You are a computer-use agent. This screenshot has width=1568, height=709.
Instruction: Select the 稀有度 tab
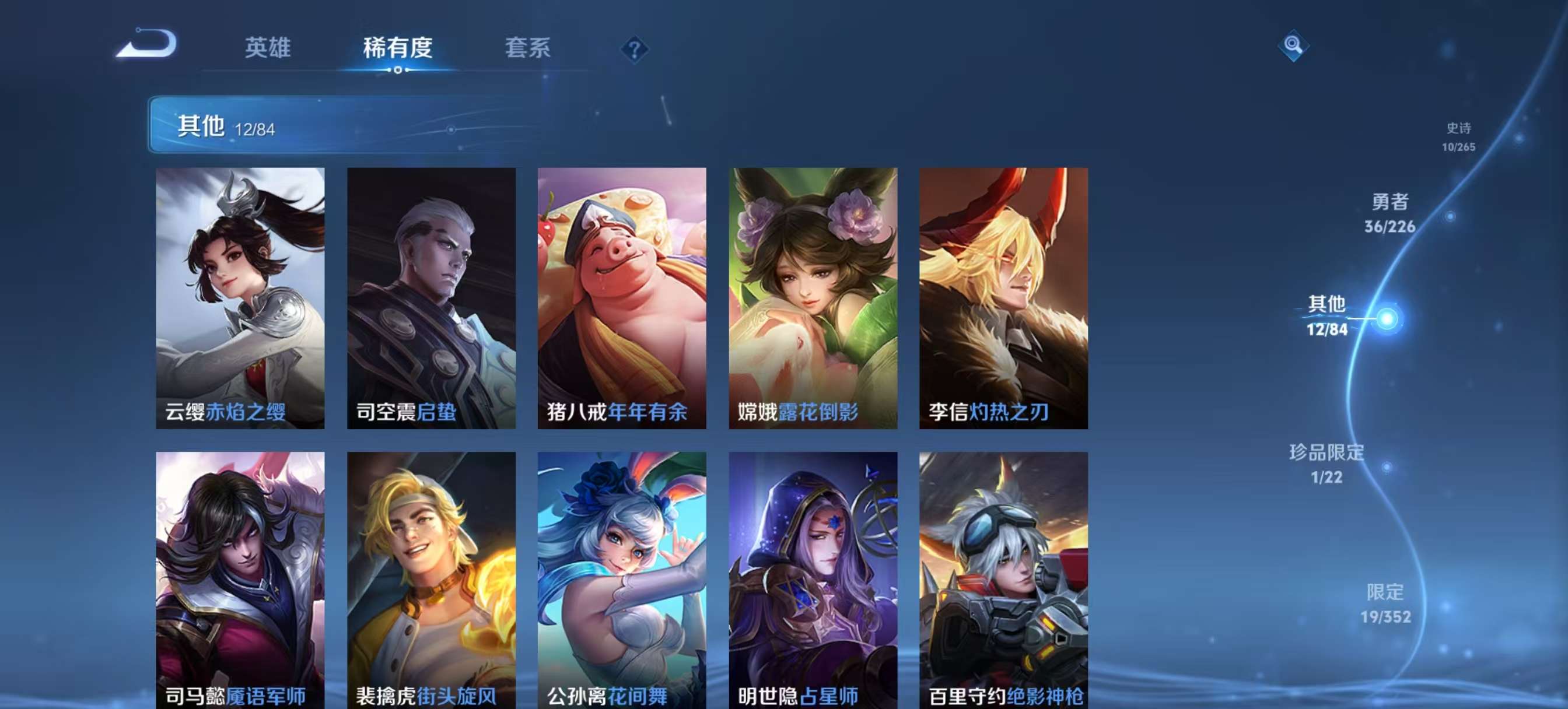[395, 47]
